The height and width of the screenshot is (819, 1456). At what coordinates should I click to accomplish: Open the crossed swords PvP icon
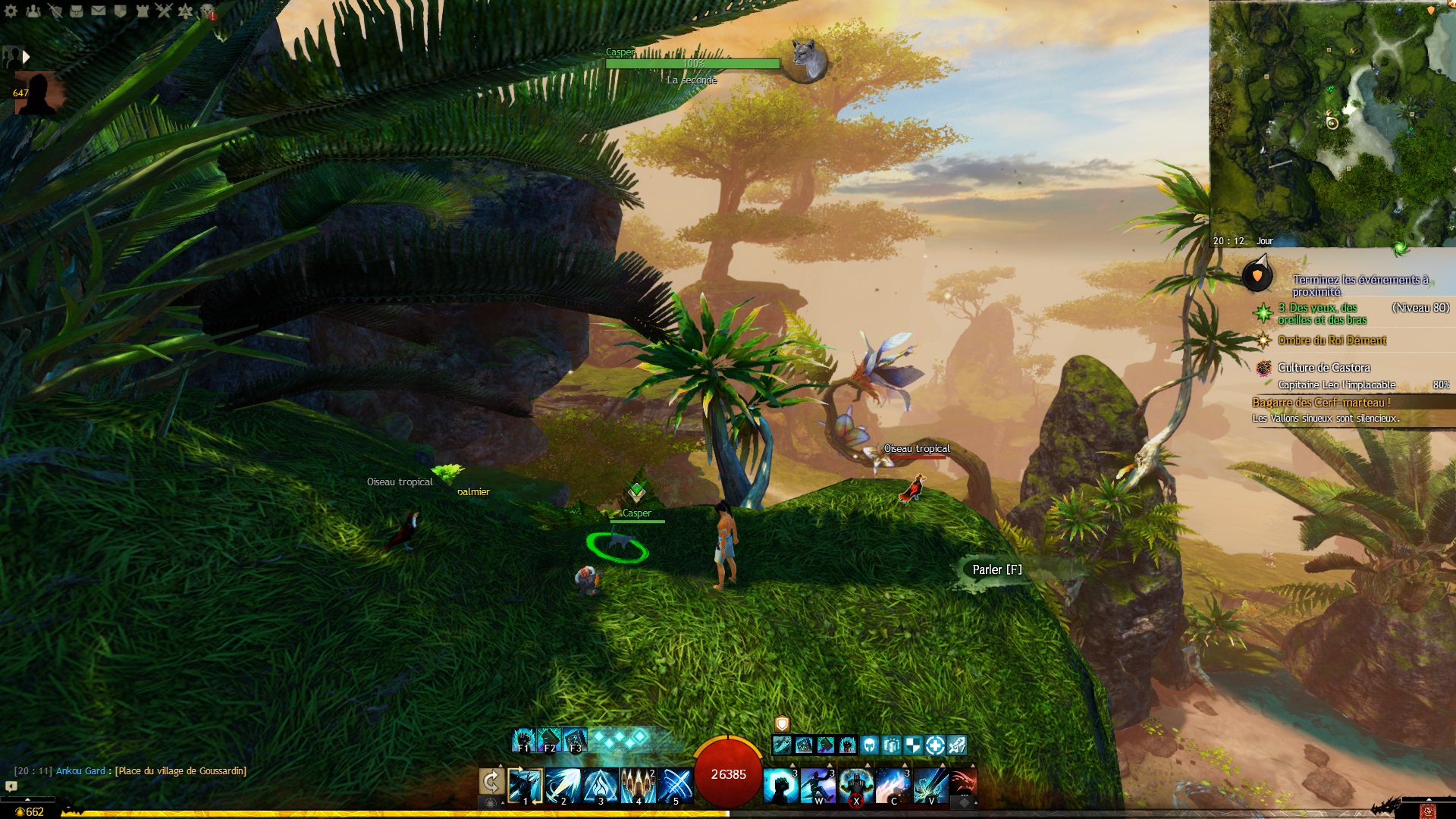click(165, 11)
